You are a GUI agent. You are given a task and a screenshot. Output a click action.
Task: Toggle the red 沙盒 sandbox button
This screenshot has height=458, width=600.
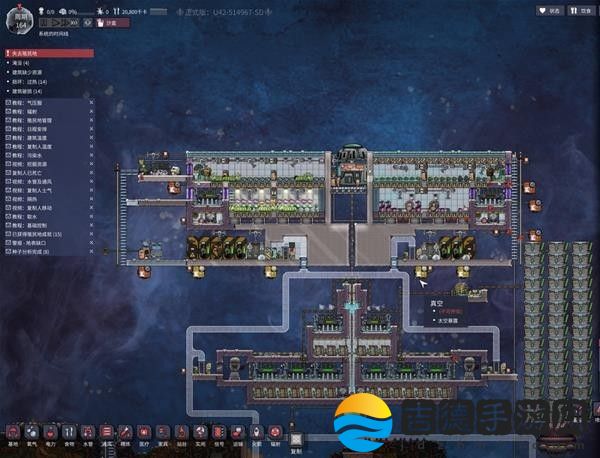pos(112,22)
